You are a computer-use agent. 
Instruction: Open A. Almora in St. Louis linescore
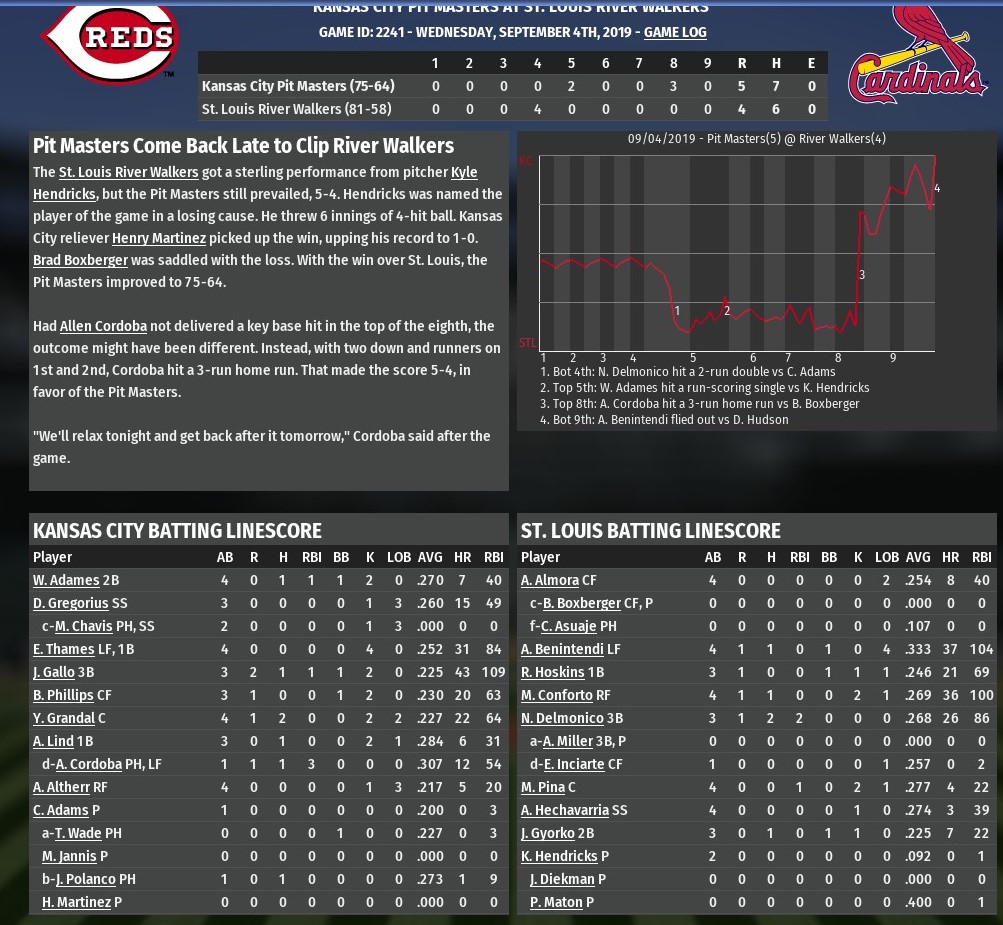pyautogui.click(x=550, y=580)
